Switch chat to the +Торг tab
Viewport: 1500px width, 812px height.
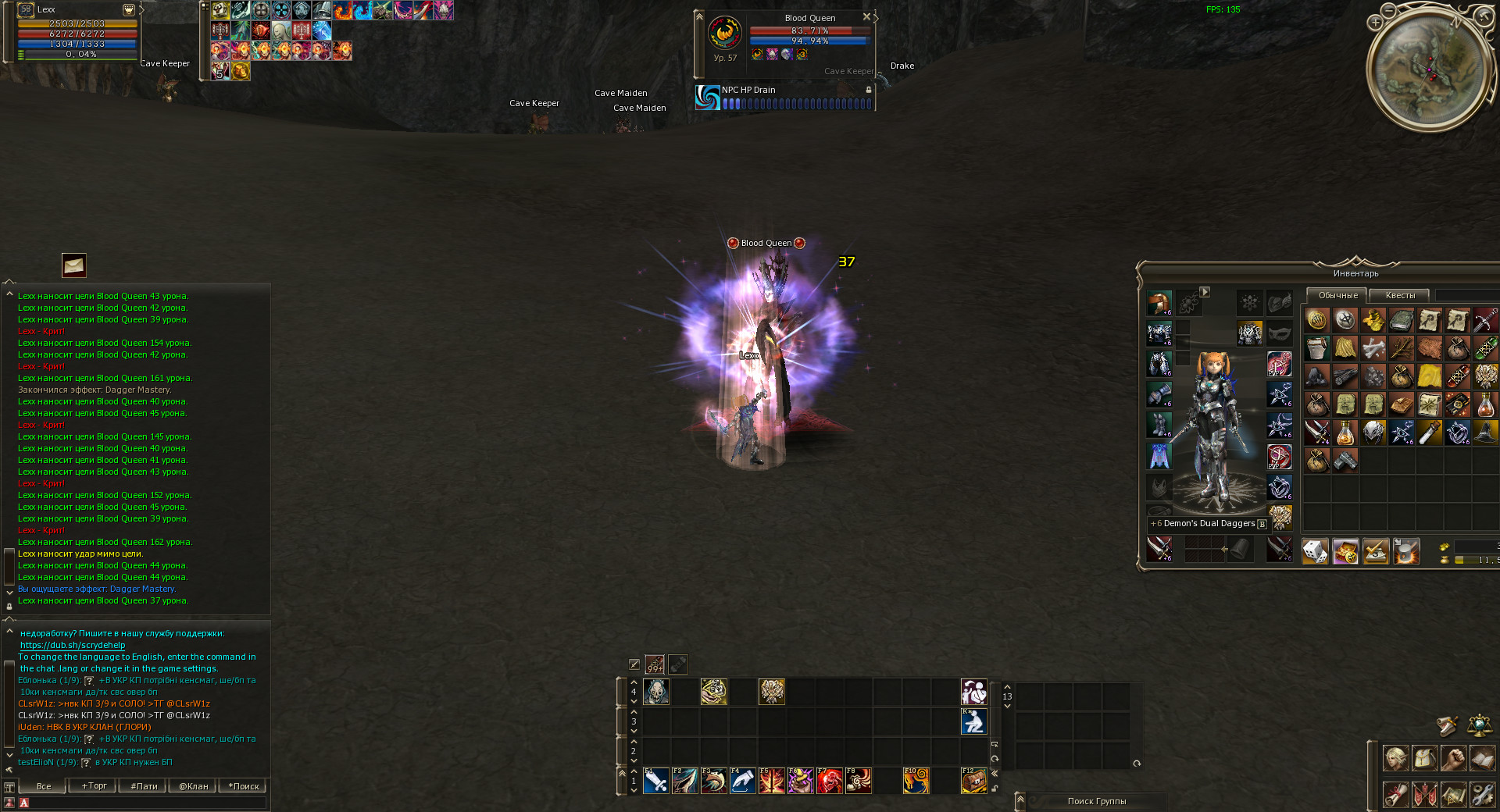point(94,786)
